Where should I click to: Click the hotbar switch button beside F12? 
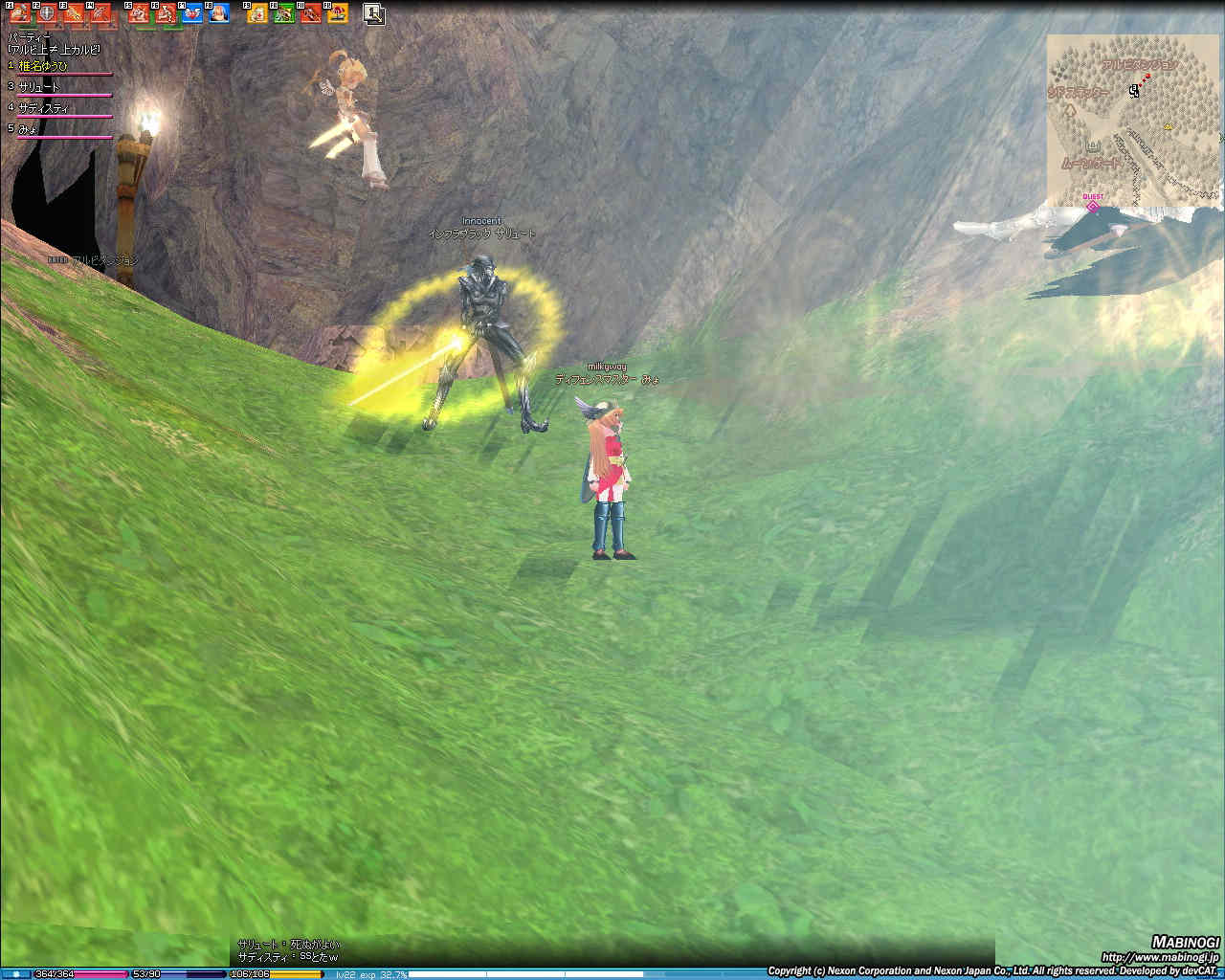click(374, 13)
